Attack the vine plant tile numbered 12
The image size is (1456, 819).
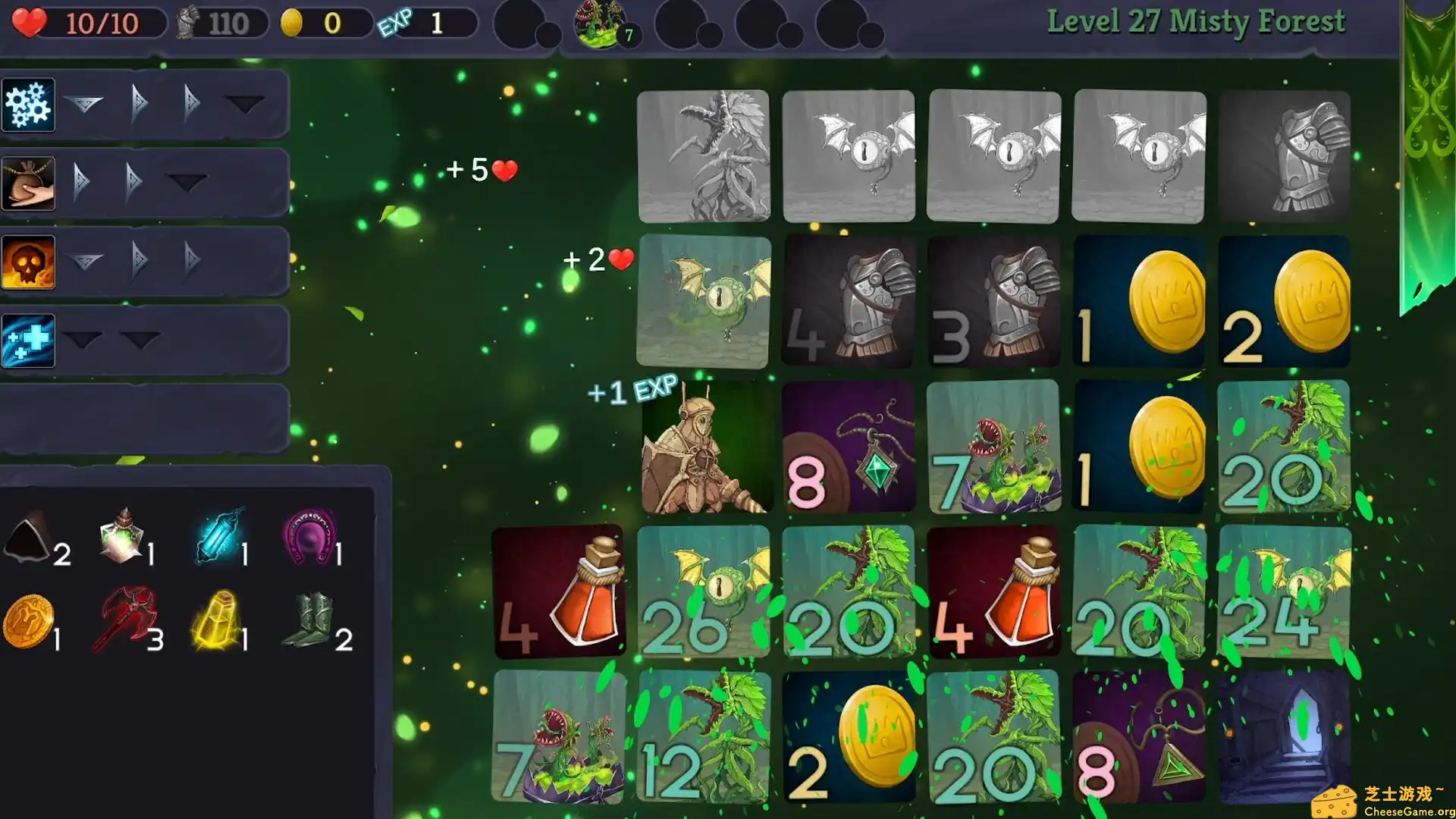pos(704,737)
